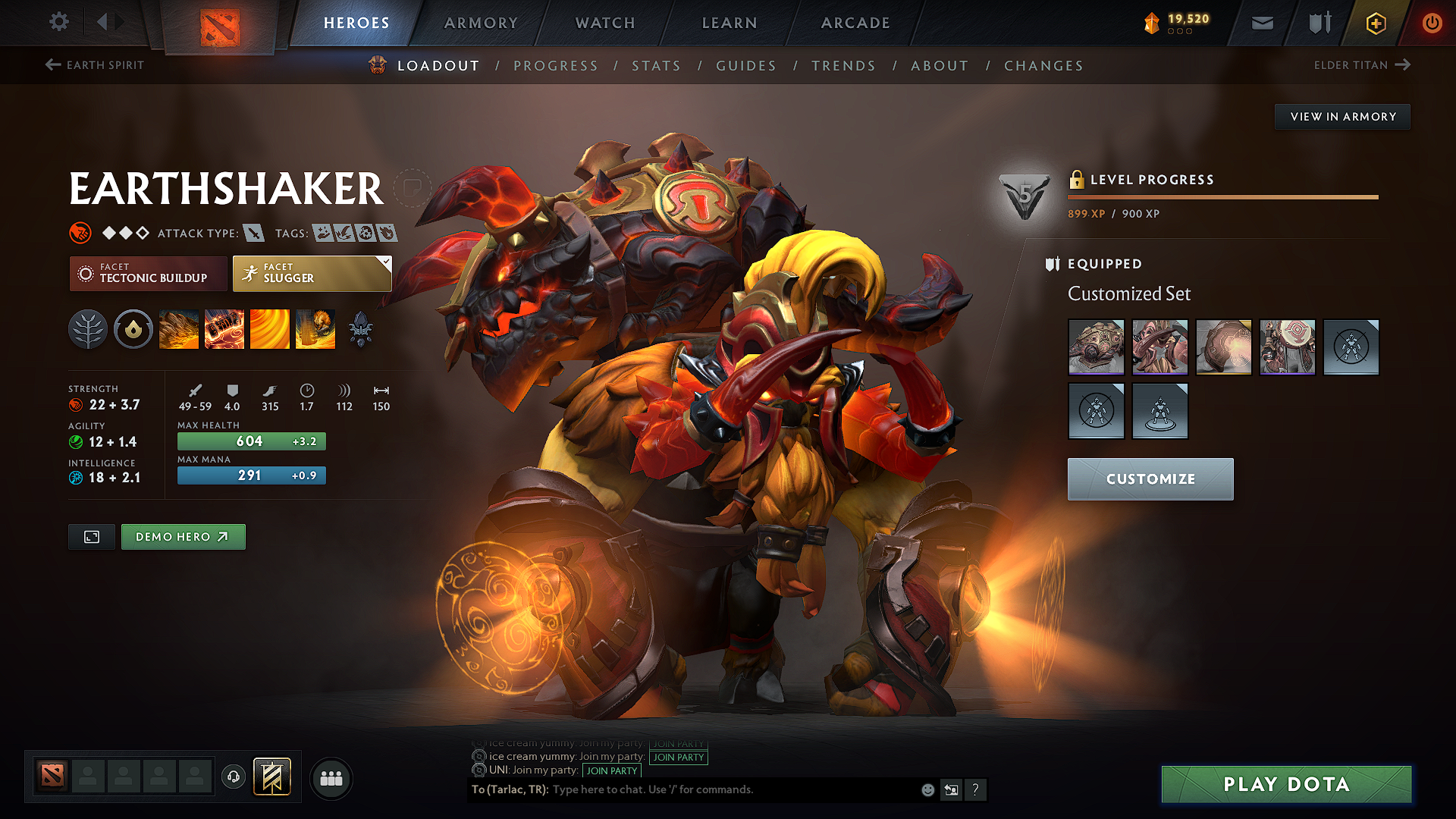
Task: Click the level progress XP bar
Action: coord(1221,196)
